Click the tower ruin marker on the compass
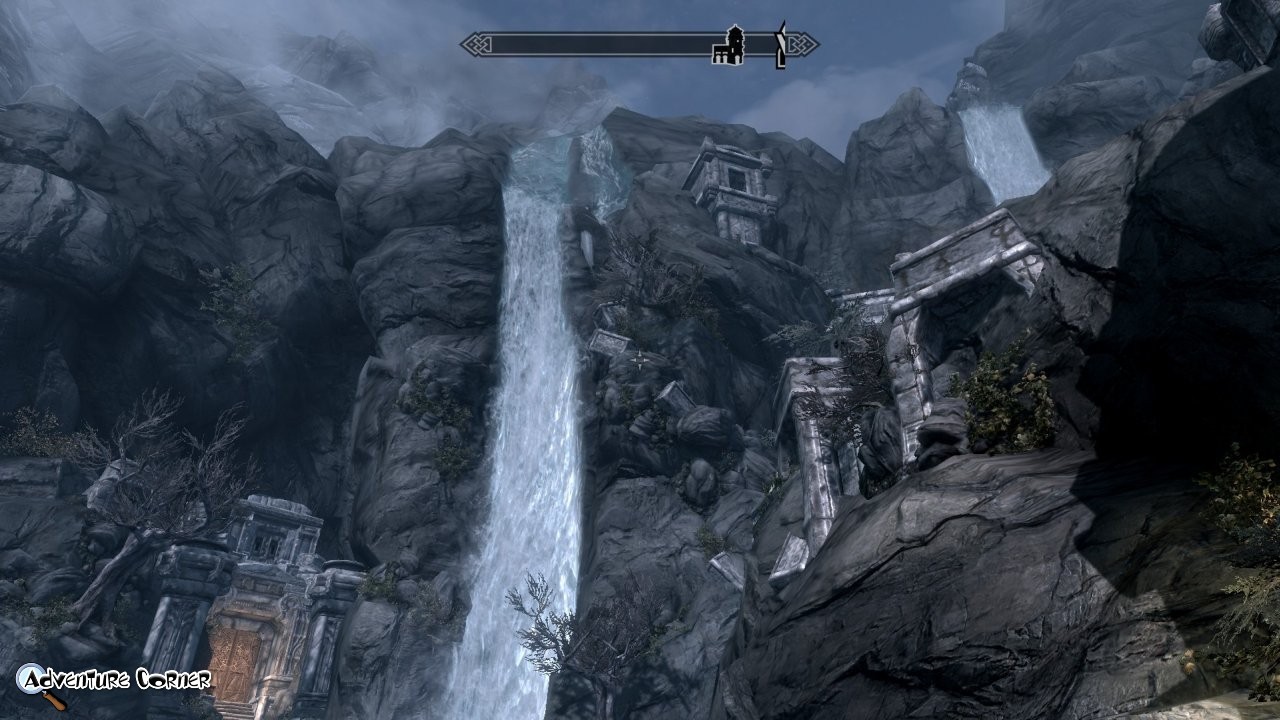Image resolution: width=1280 pixels, height=720 pixels. [x=728, y=45]
